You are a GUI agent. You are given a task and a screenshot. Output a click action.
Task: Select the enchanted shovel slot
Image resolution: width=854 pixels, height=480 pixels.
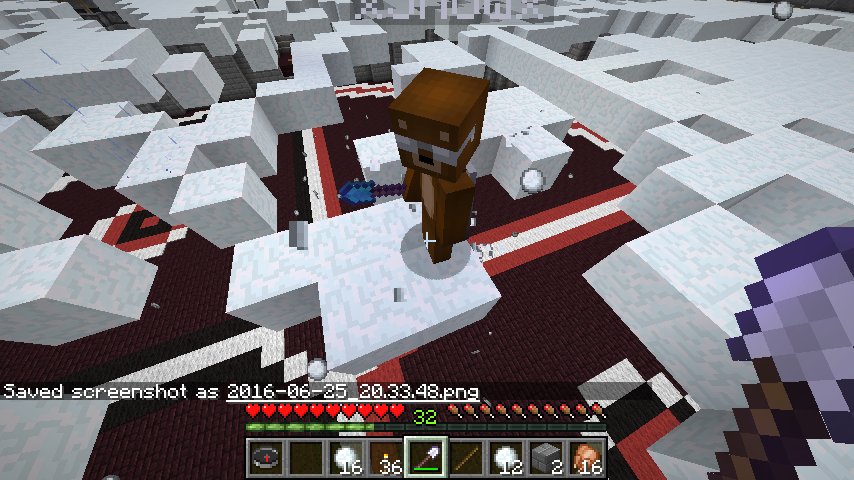pos(425,458)
